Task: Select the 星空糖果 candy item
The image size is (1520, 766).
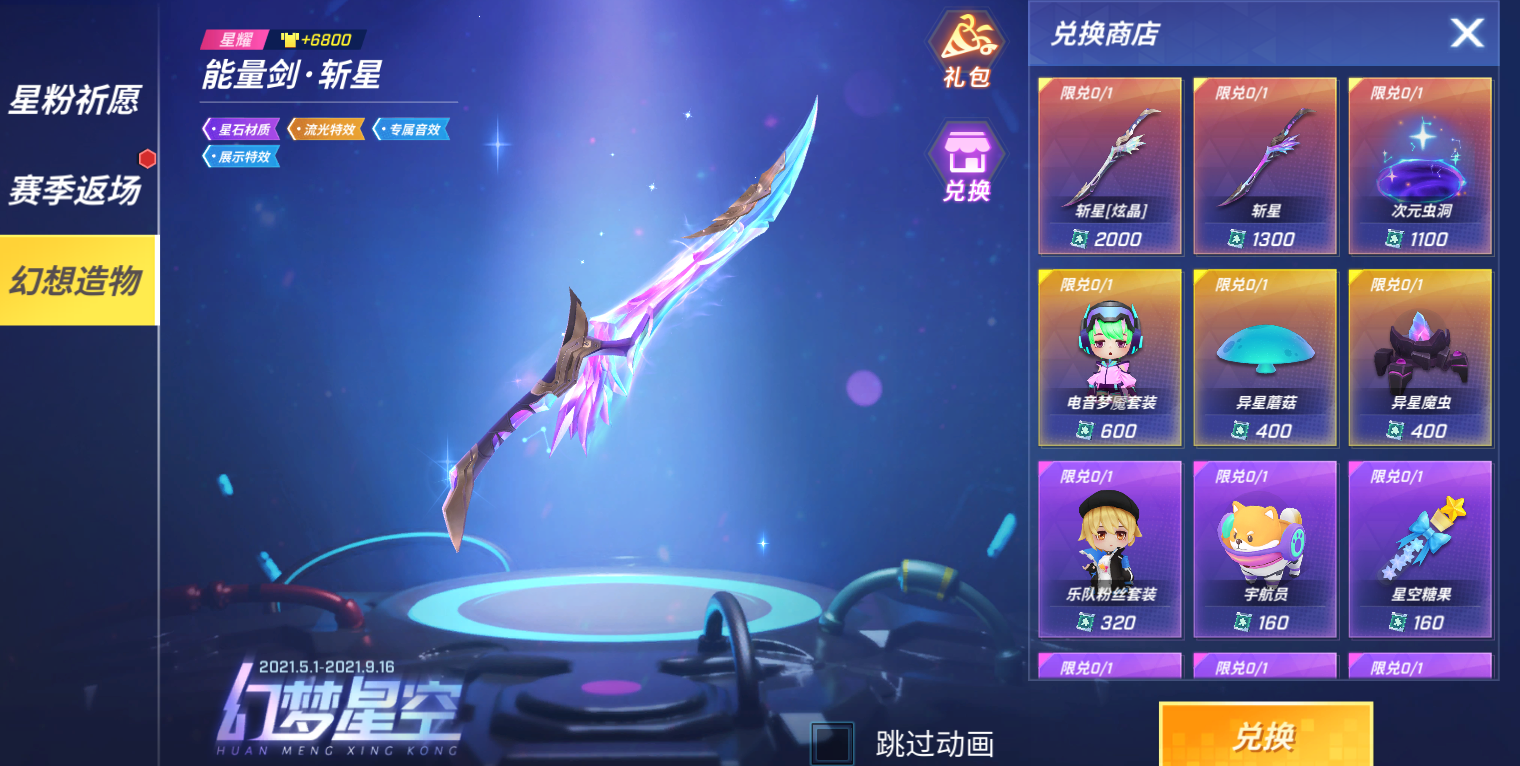Action: click(1420, 547)
